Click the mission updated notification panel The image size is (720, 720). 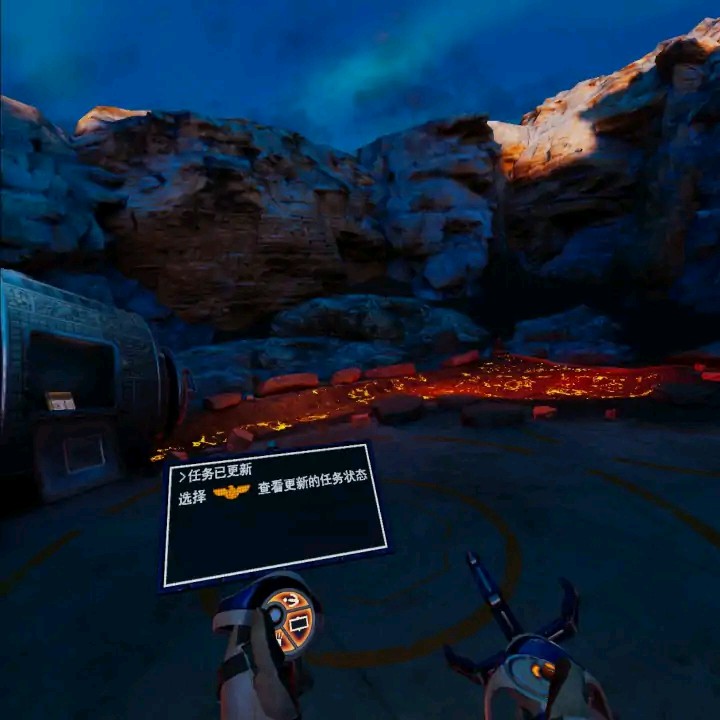pyautogui.click(x=275, y=513)
